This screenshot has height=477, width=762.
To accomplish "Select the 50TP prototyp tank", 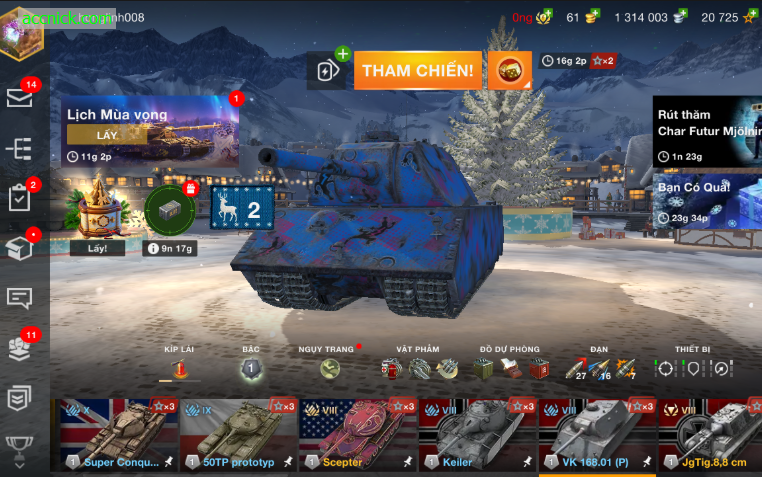I will (x=237, y=435).
